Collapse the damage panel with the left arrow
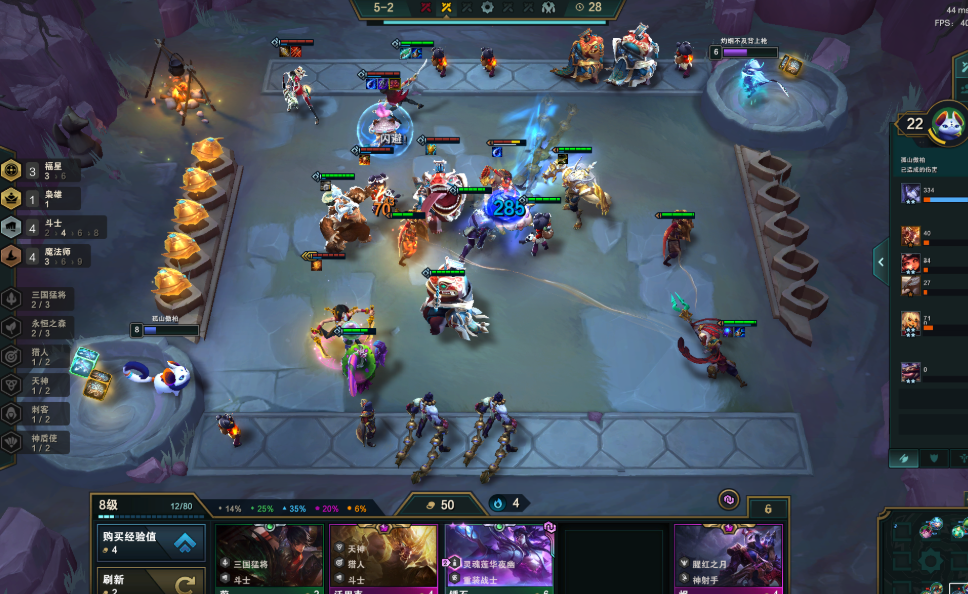Screen dimensions: 968x594 pos(881,262)
